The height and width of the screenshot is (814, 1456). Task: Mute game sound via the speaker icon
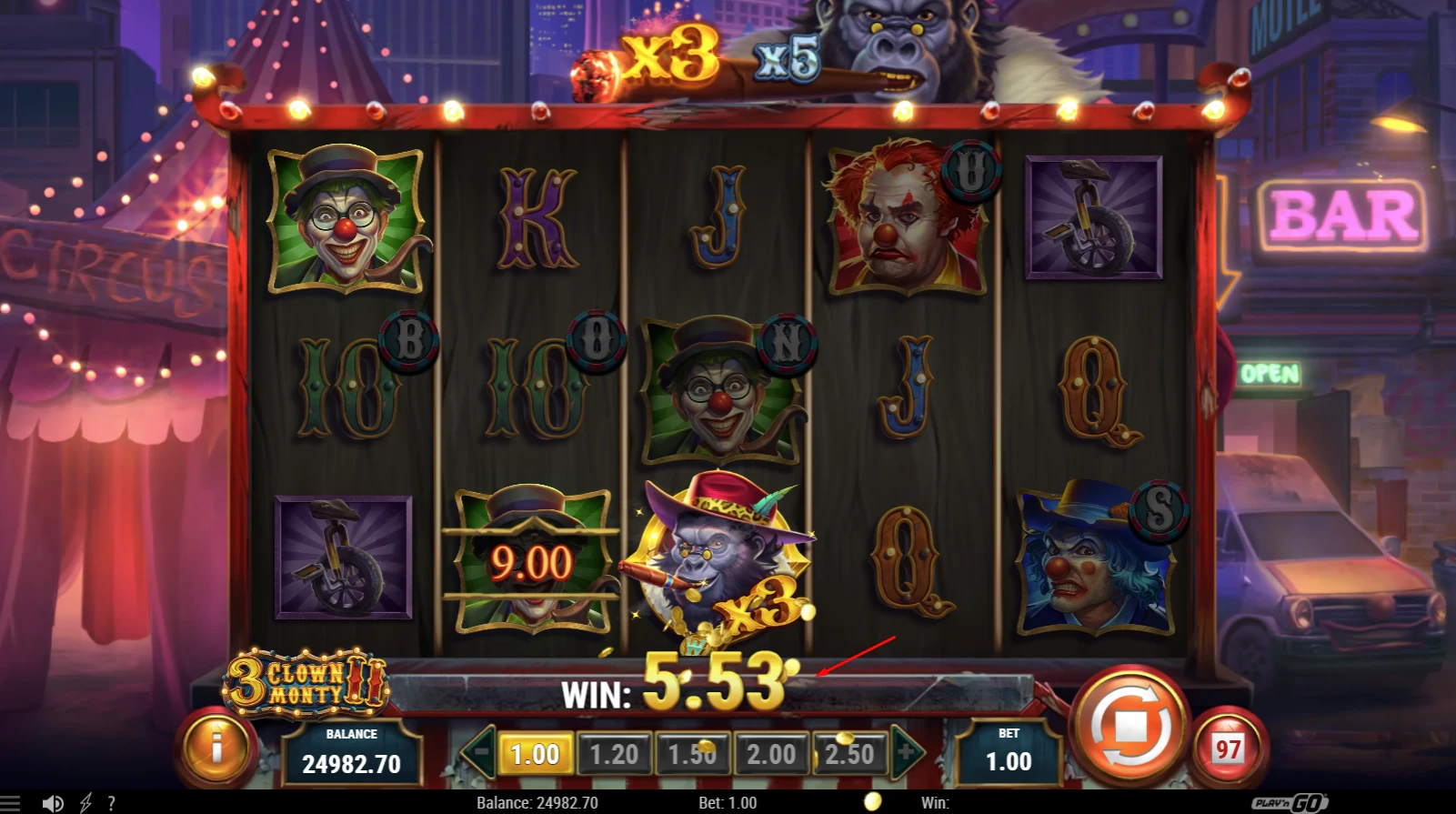tap(52, 802)
